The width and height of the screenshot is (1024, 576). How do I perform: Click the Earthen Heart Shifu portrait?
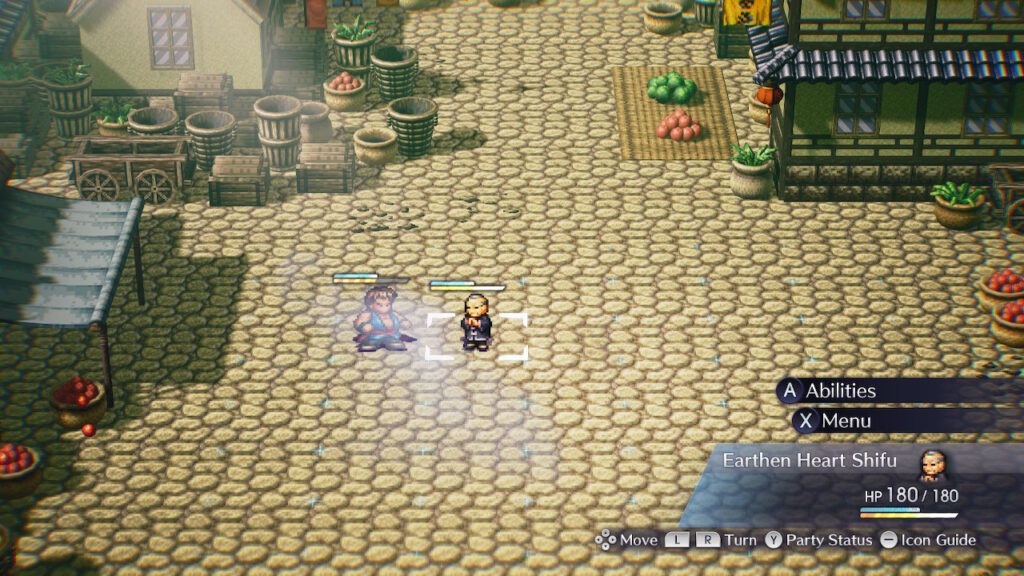tap(931, 464)
